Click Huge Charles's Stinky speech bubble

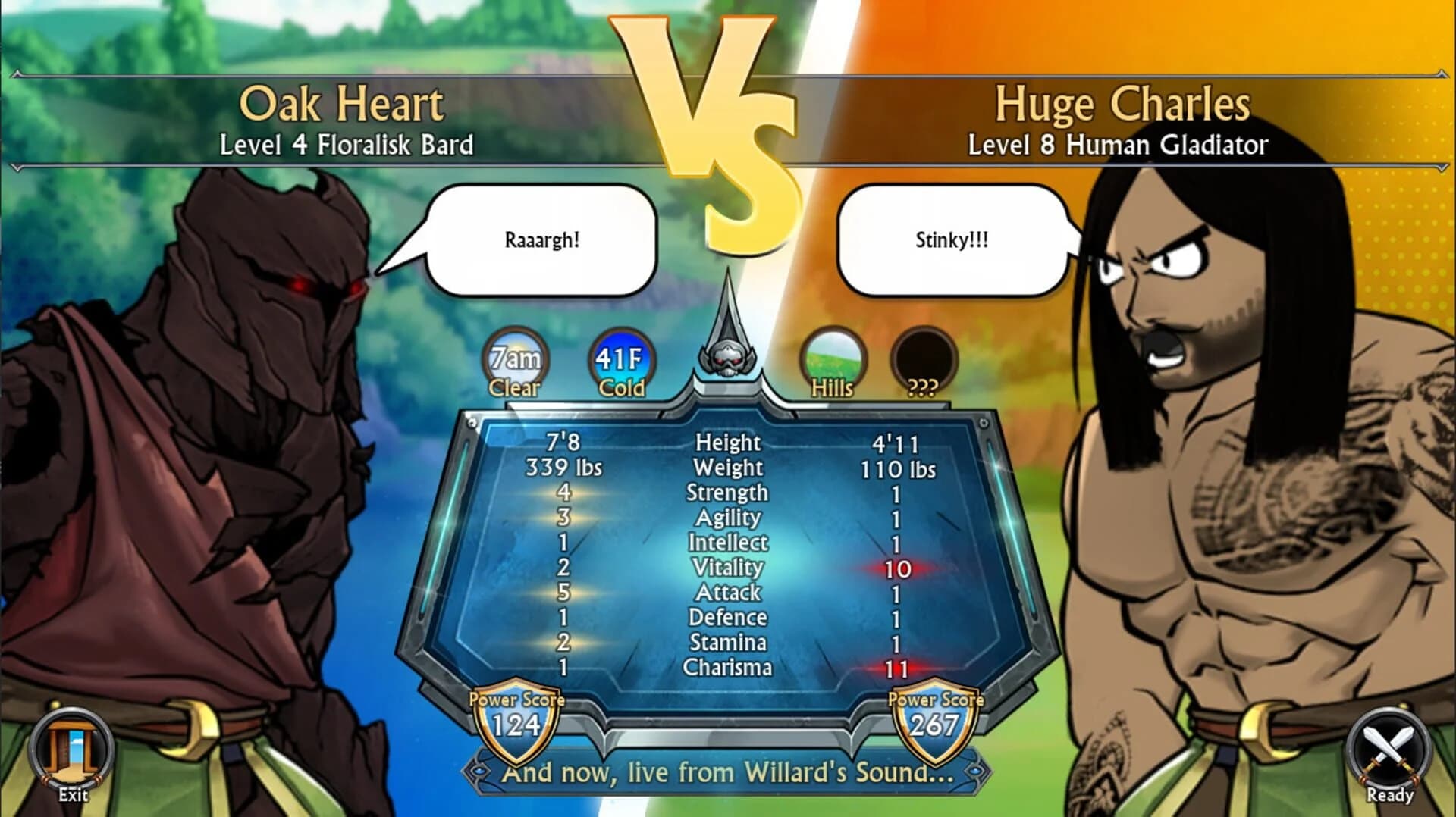[x=952, y=240]
